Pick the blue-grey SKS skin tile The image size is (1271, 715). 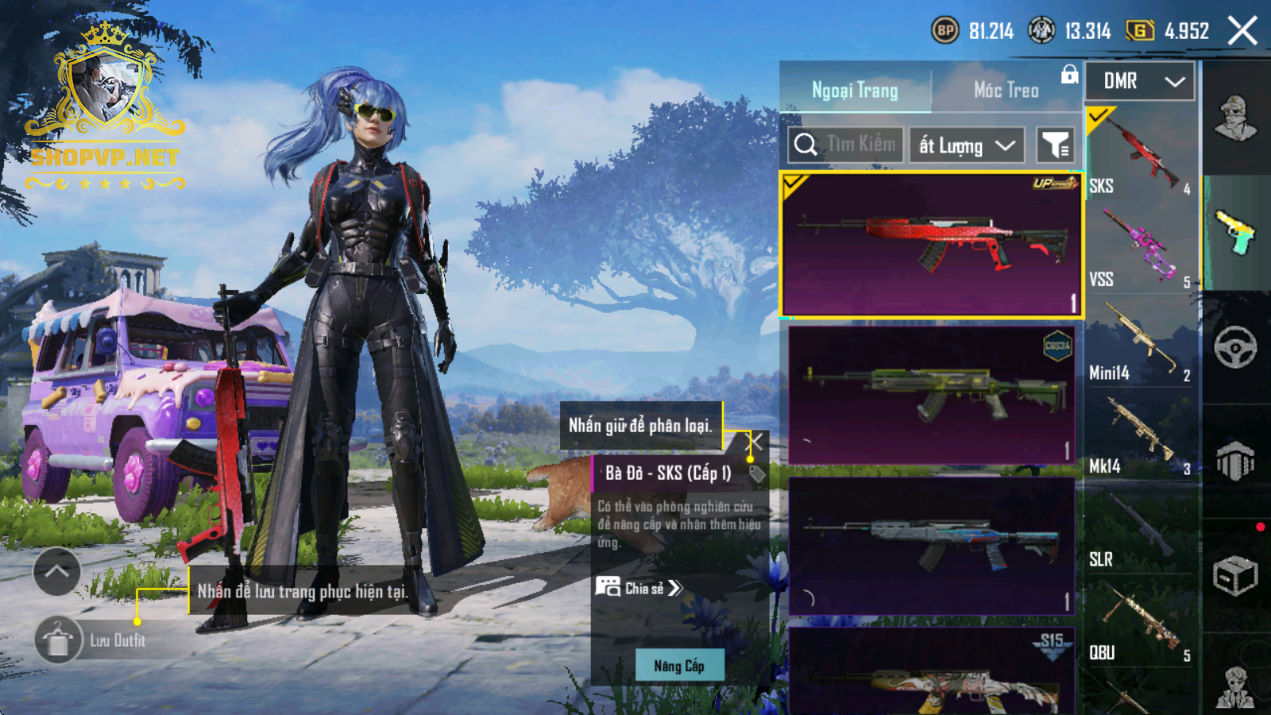click(930, 545)
